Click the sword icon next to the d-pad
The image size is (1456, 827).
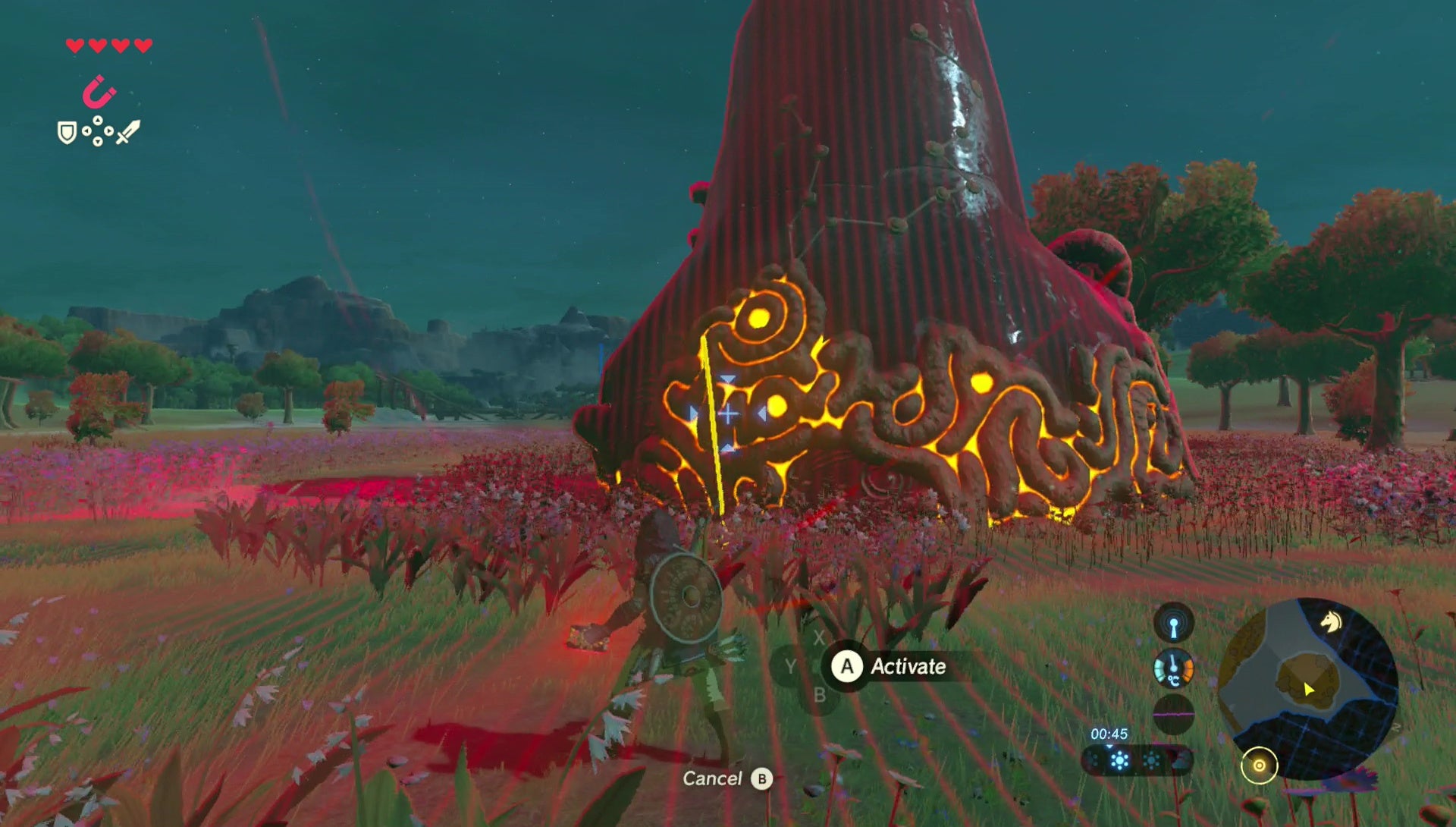coord(128,132)
